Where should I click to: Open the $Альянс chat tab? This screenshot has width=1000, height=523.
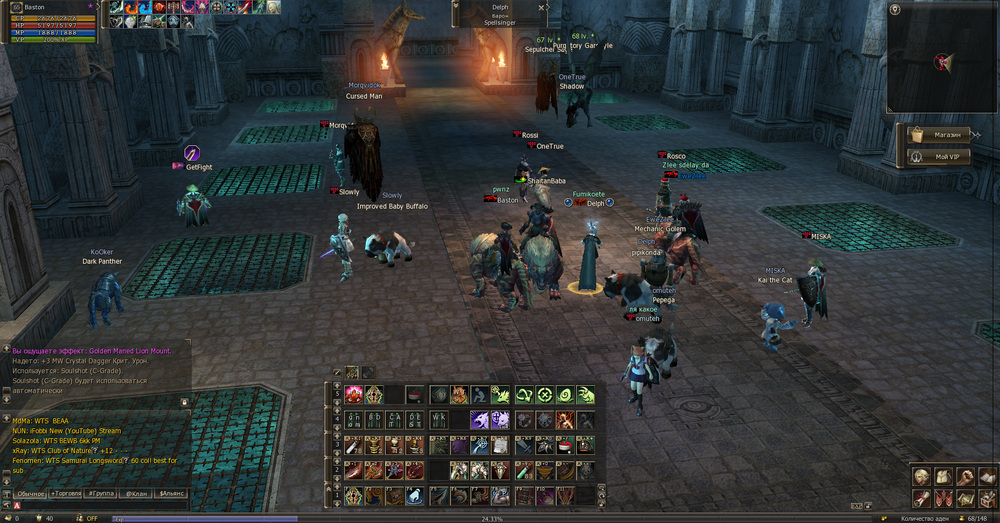(x=170, y=493)
